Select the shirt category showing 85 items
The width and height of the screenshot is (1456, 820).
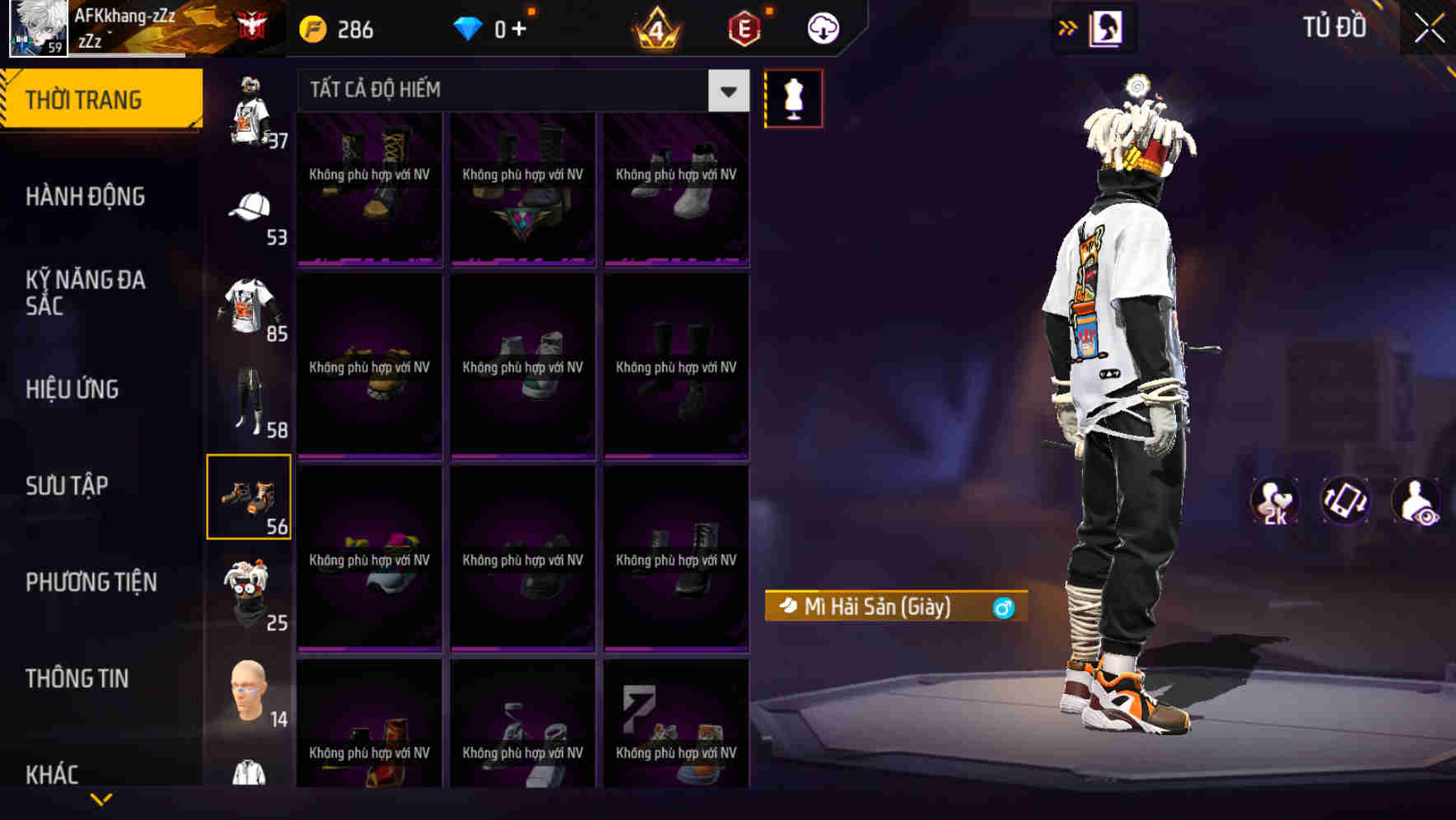pos(247,312)
